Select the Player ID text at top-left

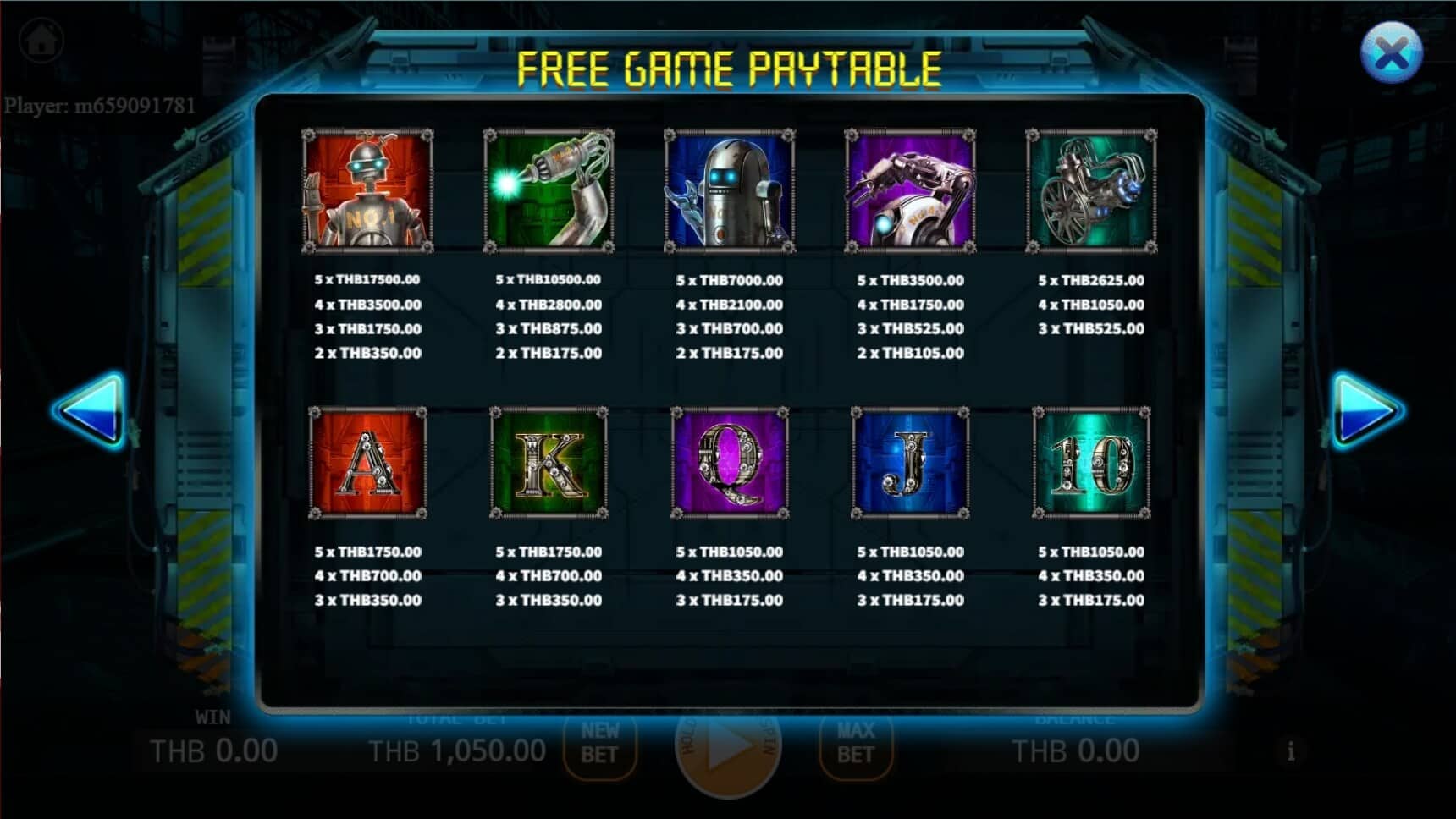99,105
